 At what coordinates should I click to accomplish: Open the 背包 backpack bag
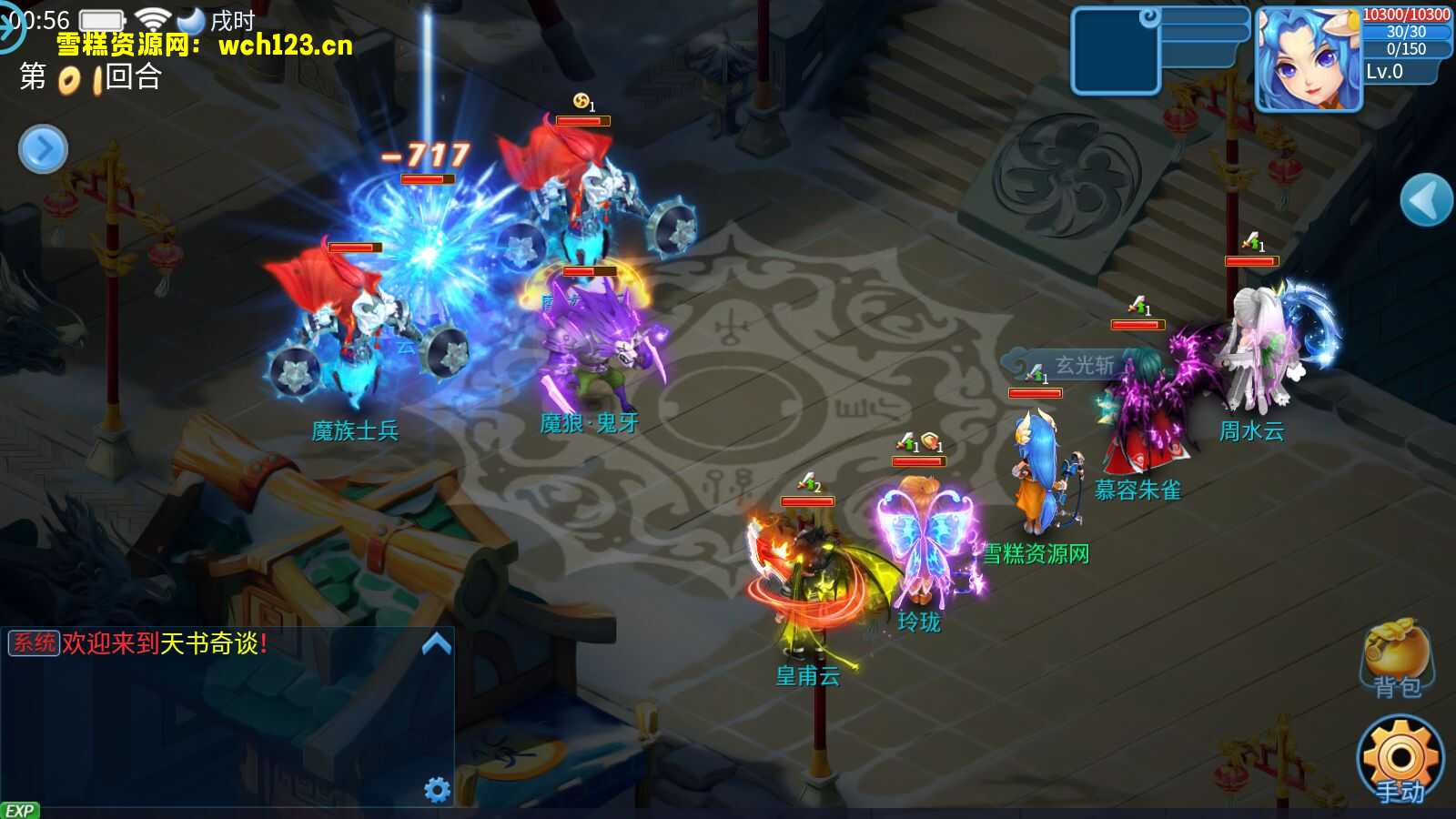[1396, 658]
